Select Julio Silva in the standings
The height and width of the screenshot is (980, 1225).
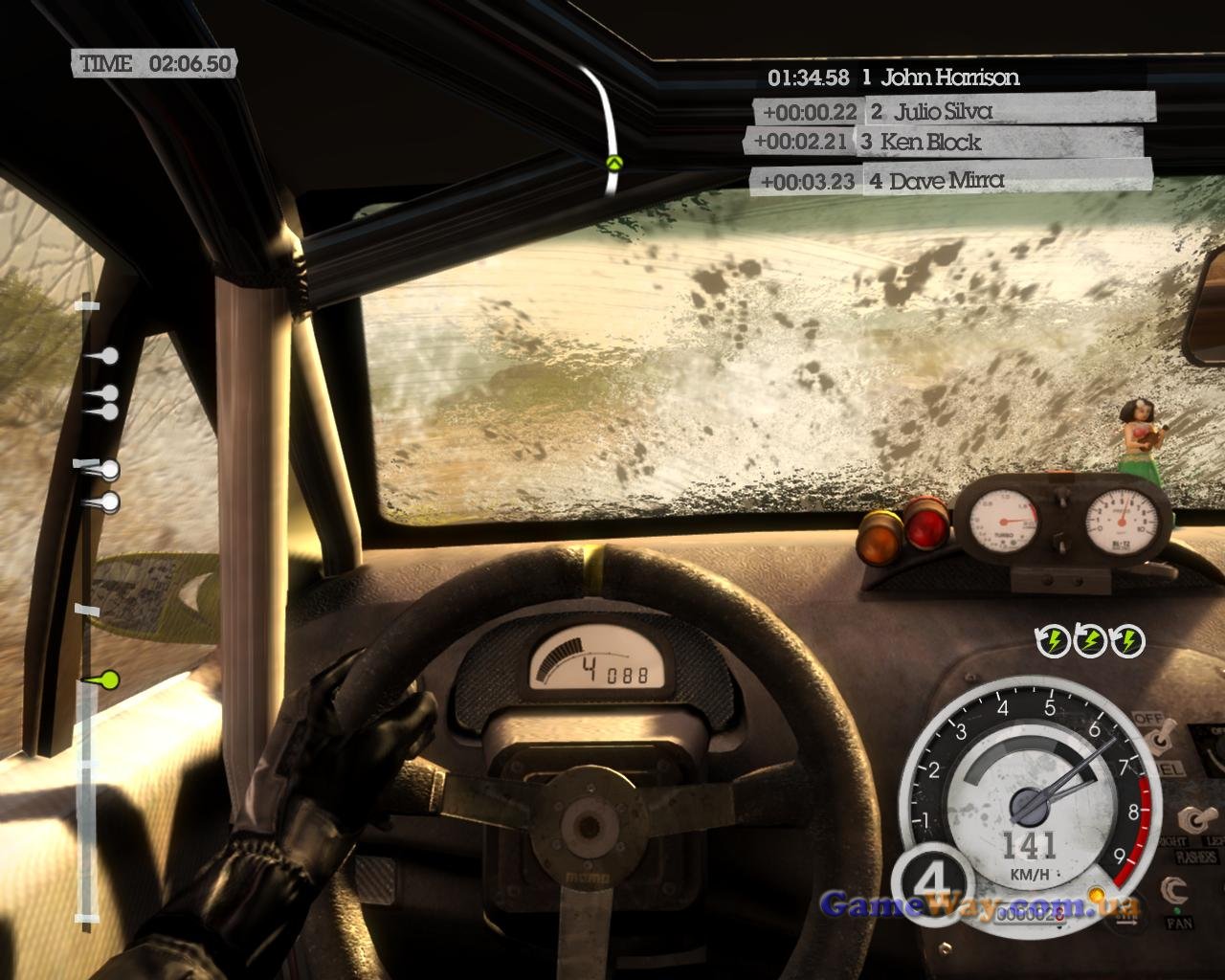pyautogui.click(x=952, y=111)
